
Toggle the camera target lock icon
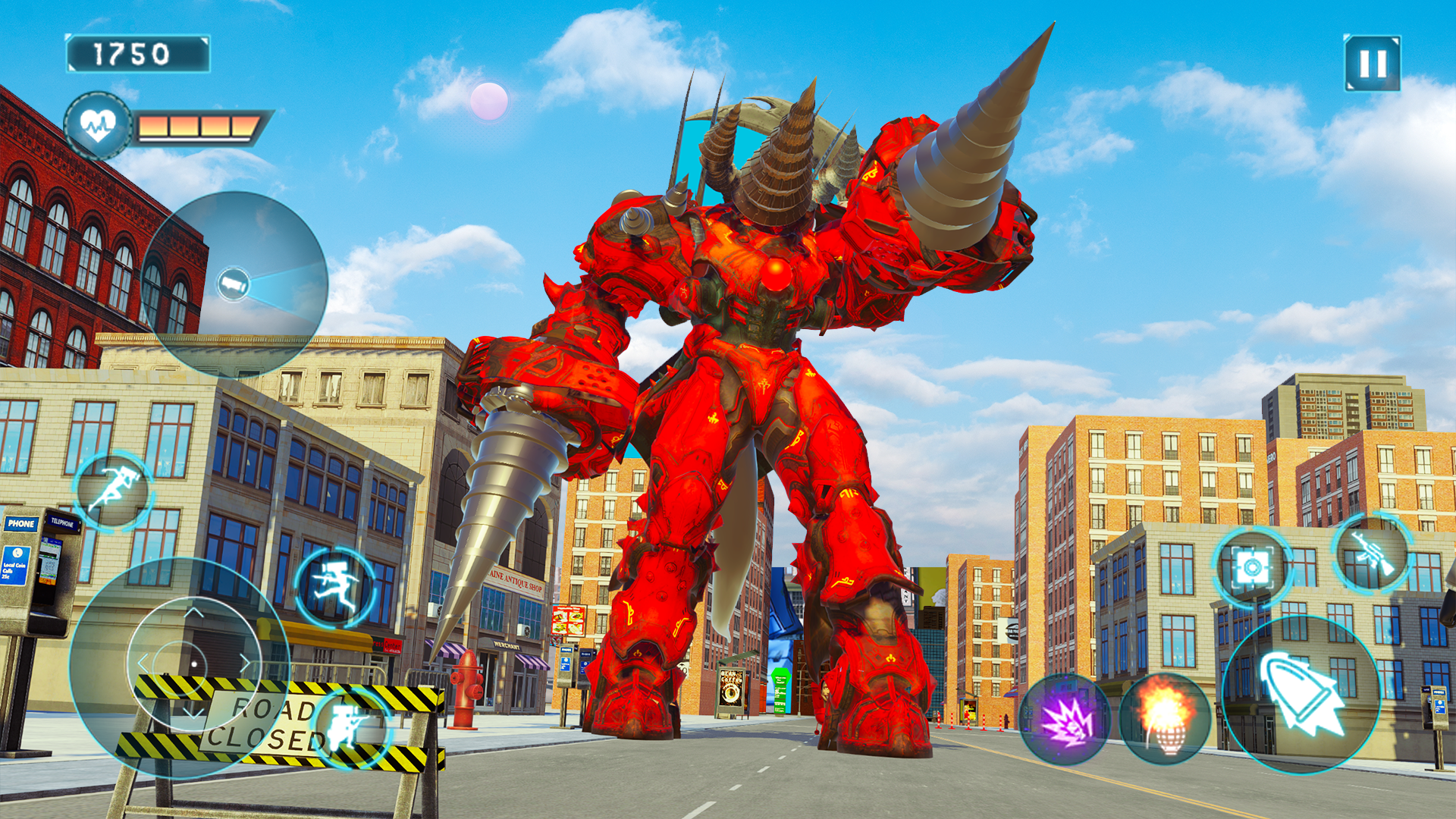coord(1252,567)
